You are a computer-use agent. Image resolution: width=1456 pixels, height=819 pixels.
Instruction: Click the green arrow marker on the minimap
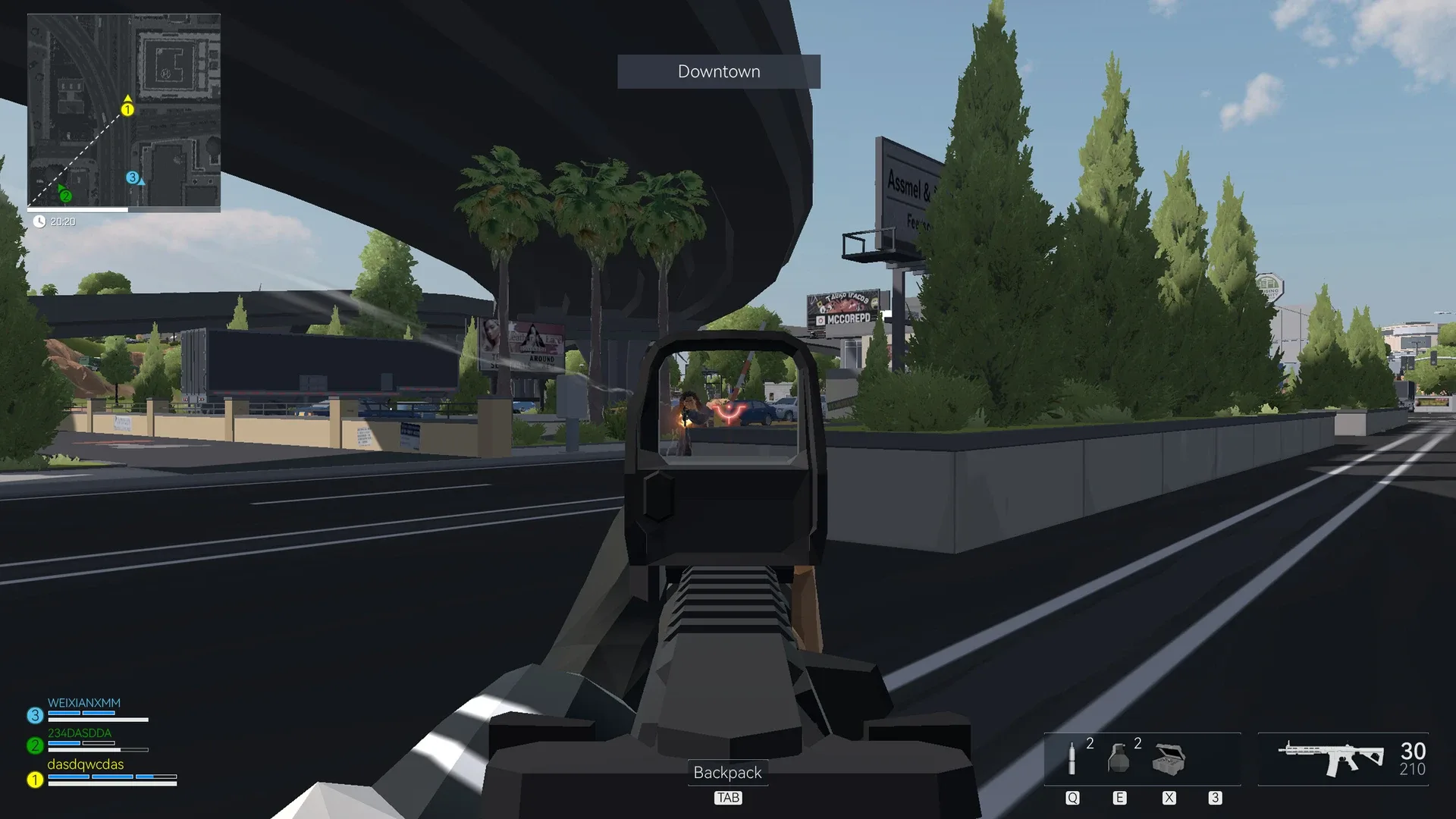66,194
